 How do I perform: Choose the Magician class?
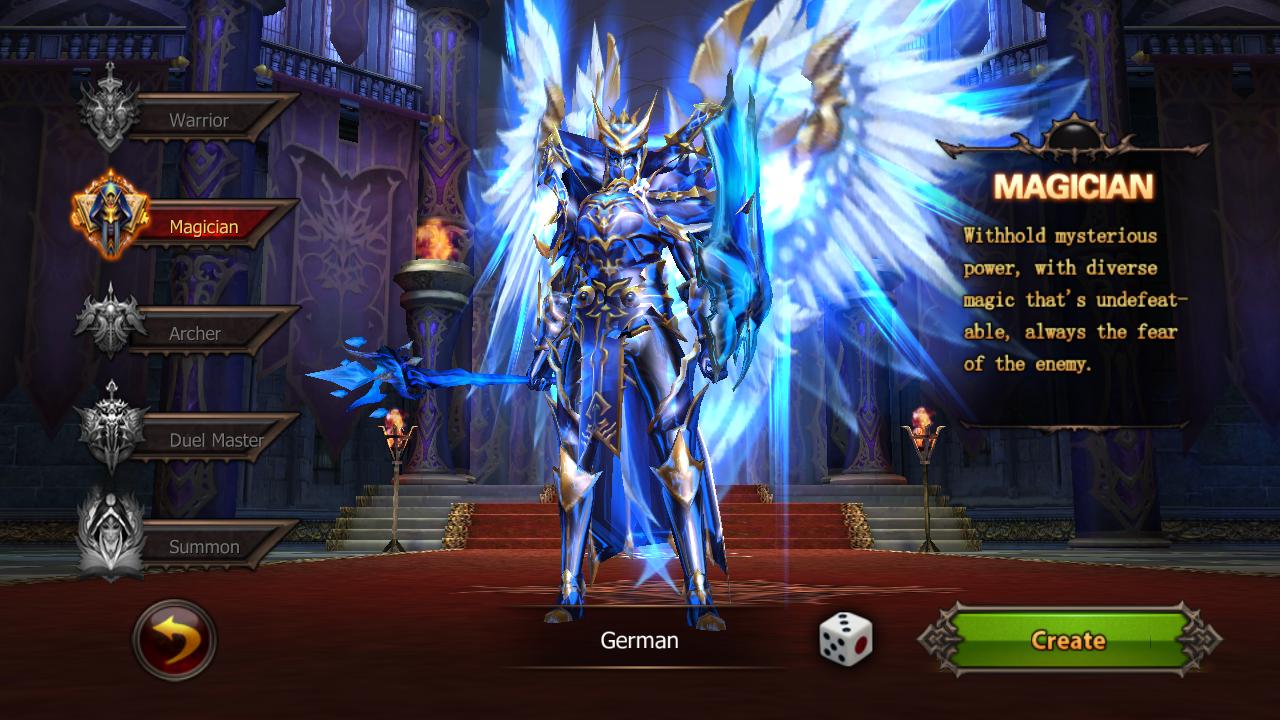(203, 226)
